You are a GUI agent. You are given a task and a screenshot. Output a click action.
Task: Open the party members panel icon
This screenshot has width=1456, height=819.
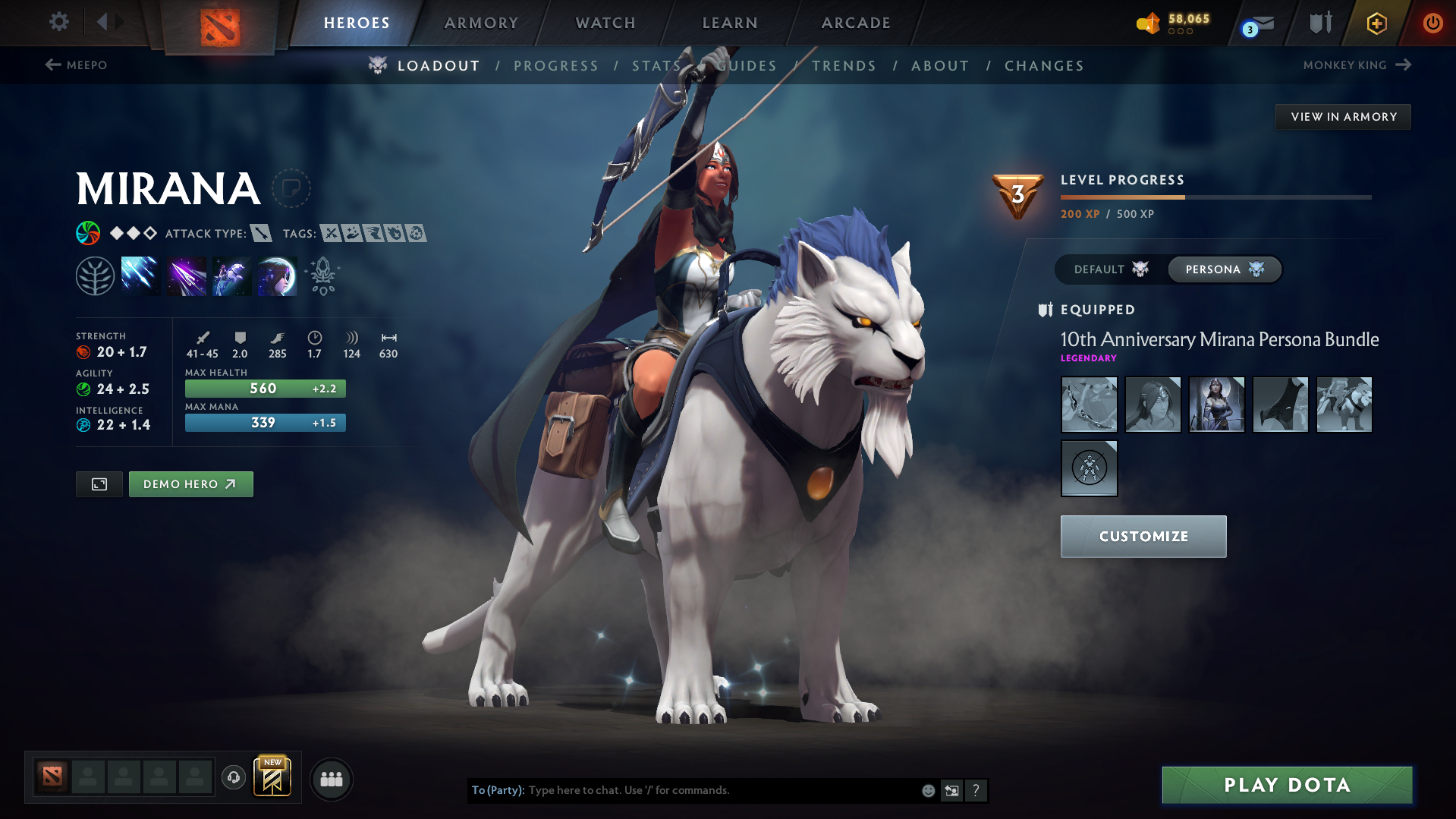(x=331, y=779)
